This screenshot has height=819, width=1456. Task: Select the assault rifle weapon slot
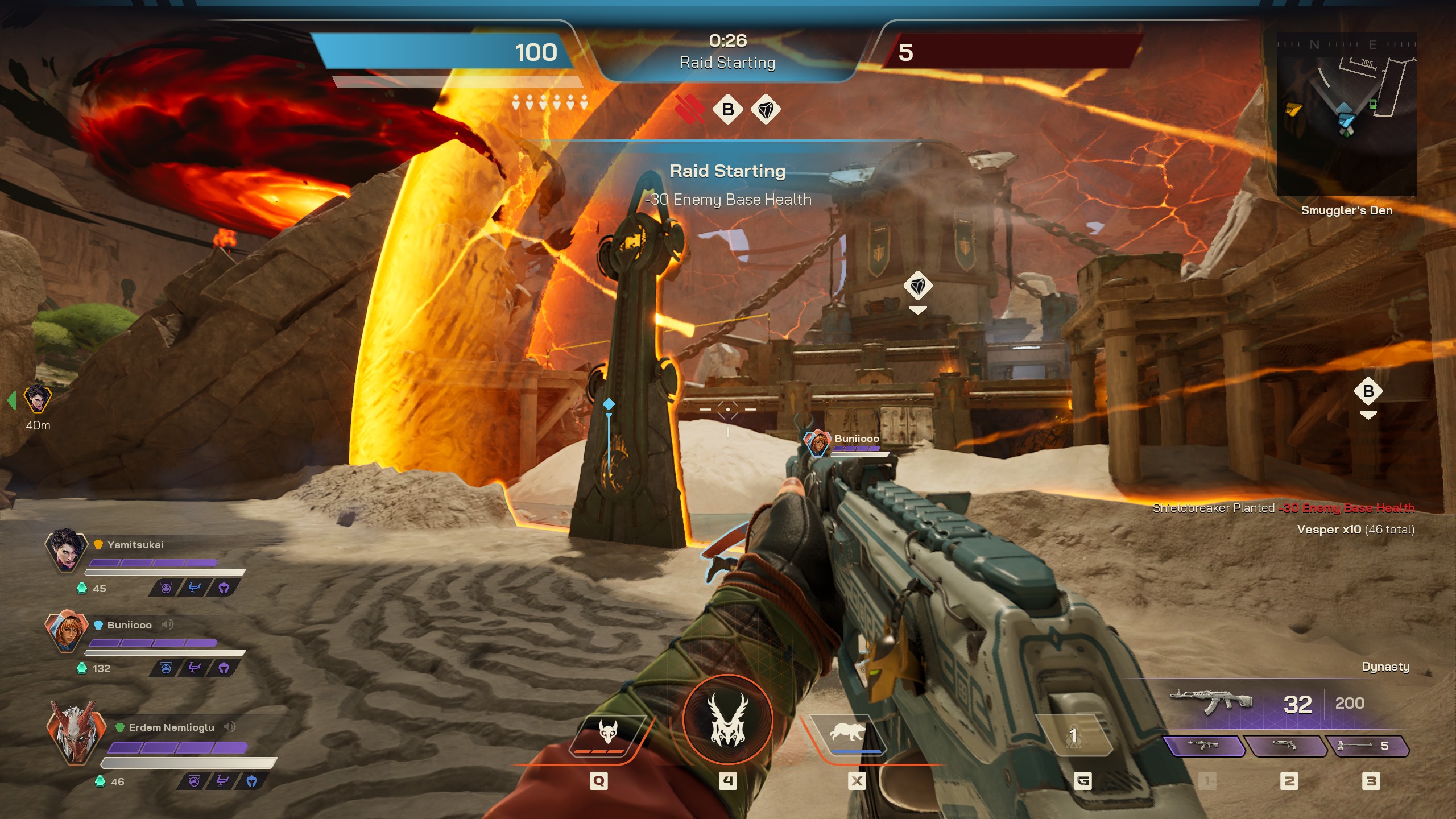click(x=1204, y=746)
